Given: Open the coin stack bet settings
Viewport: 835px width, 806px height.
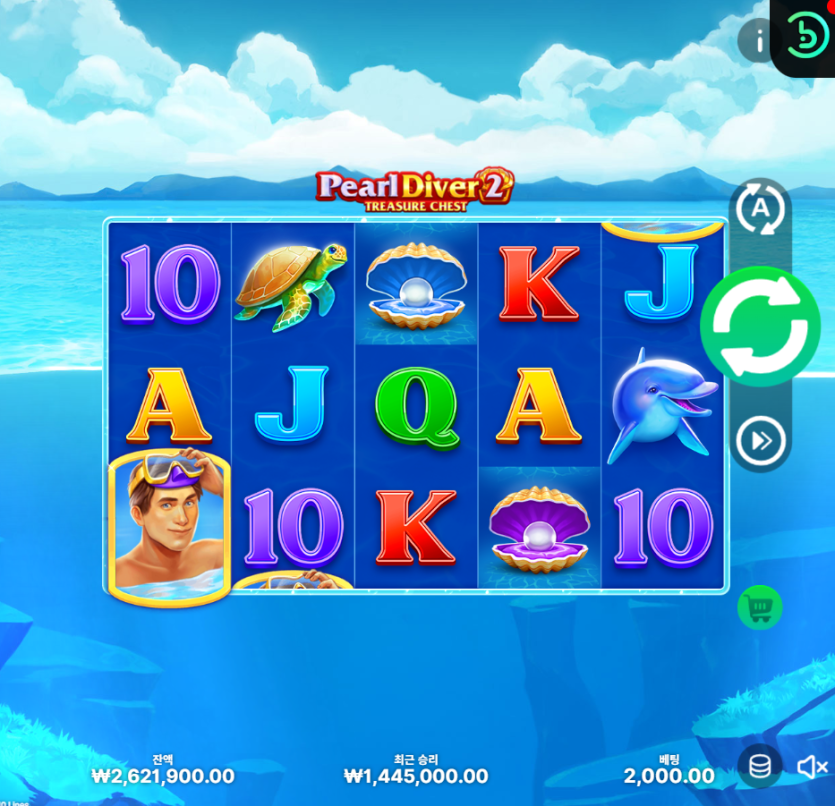Looking at the screenshot, I should pos(760,767).
